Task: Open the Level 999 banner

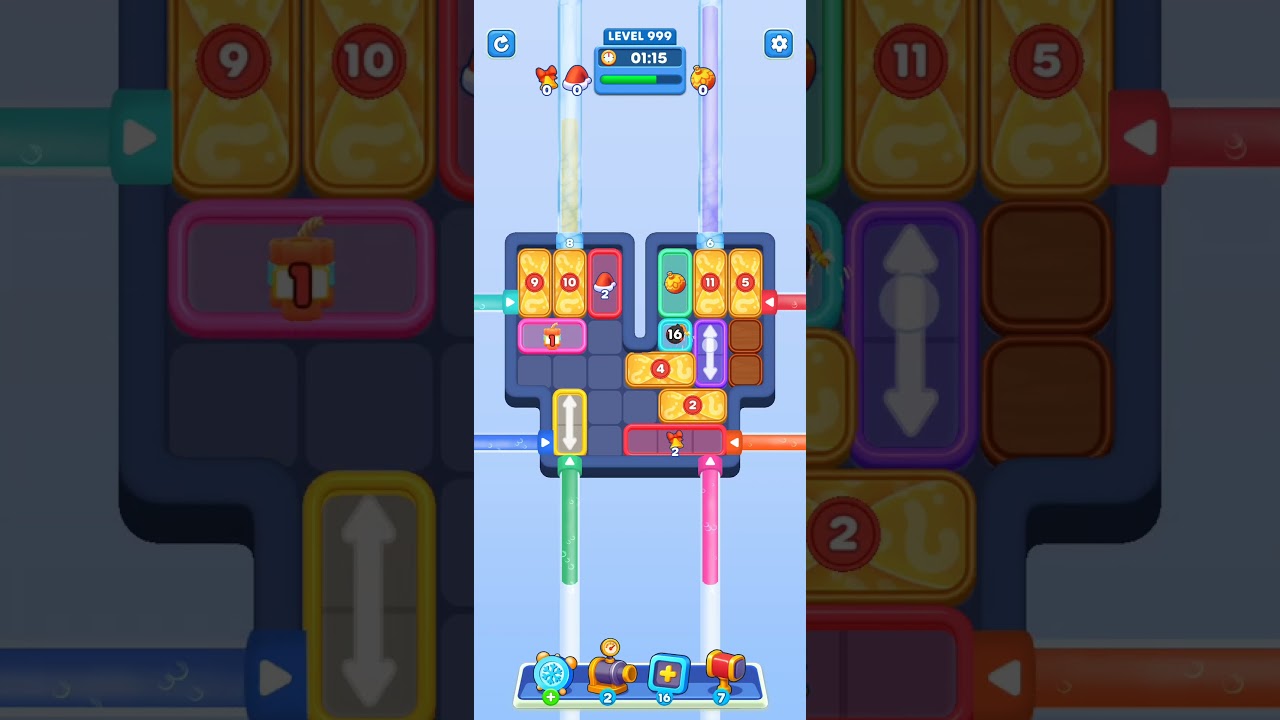Action: [x=639, y=36]
